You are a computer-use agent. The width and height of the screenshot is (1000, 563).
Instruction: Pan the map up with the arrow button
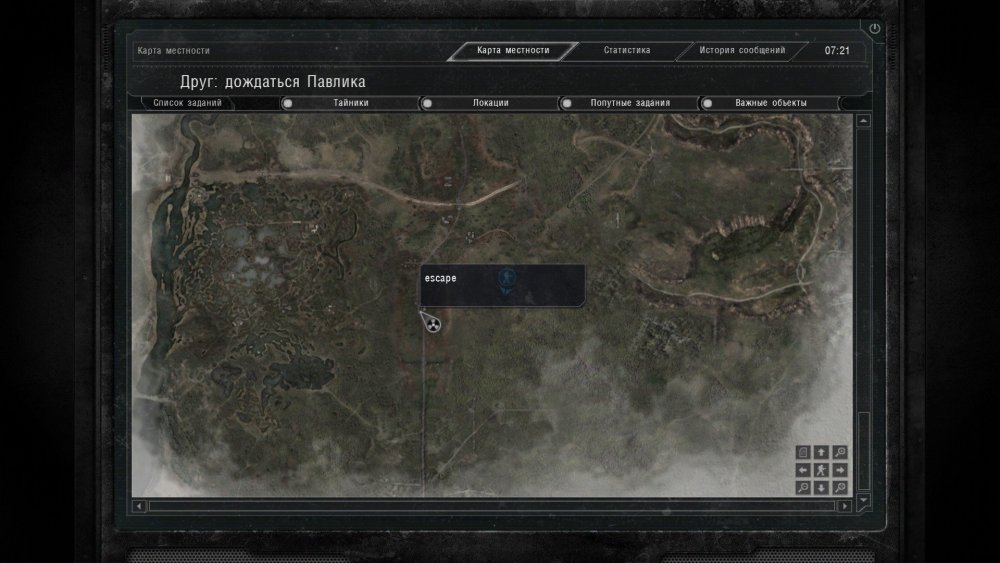(x=821, y=452)
